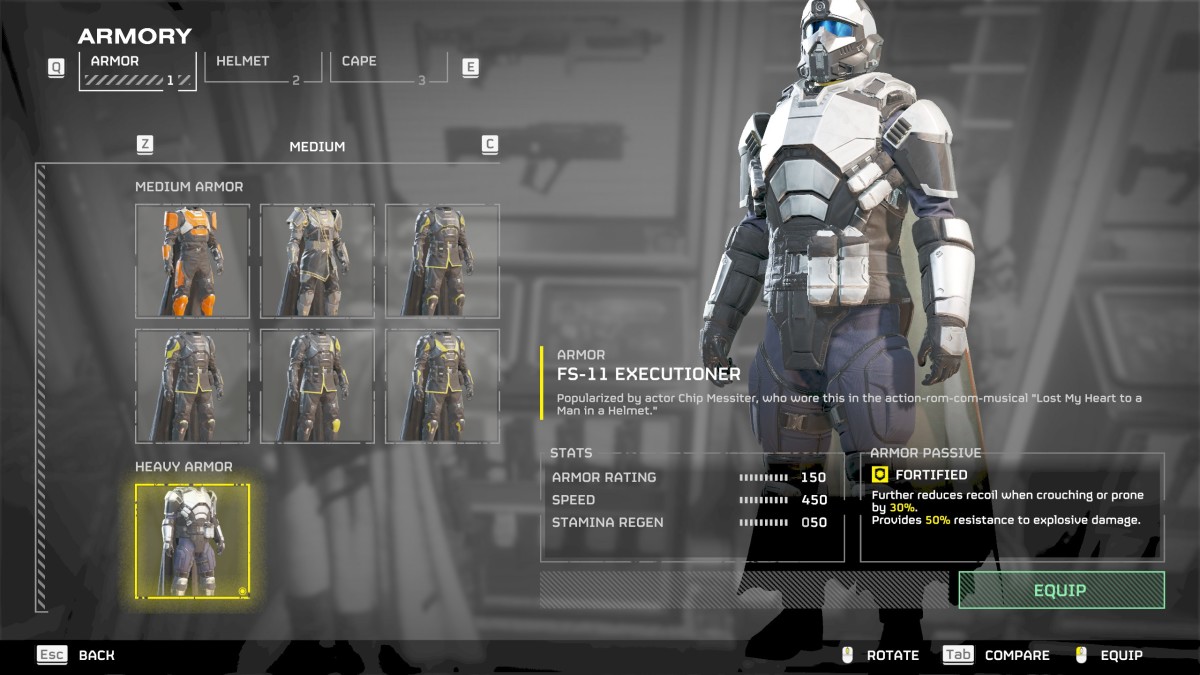Switch to the Helmet tab
The image size is (1200, 675).
click(263, 68)
